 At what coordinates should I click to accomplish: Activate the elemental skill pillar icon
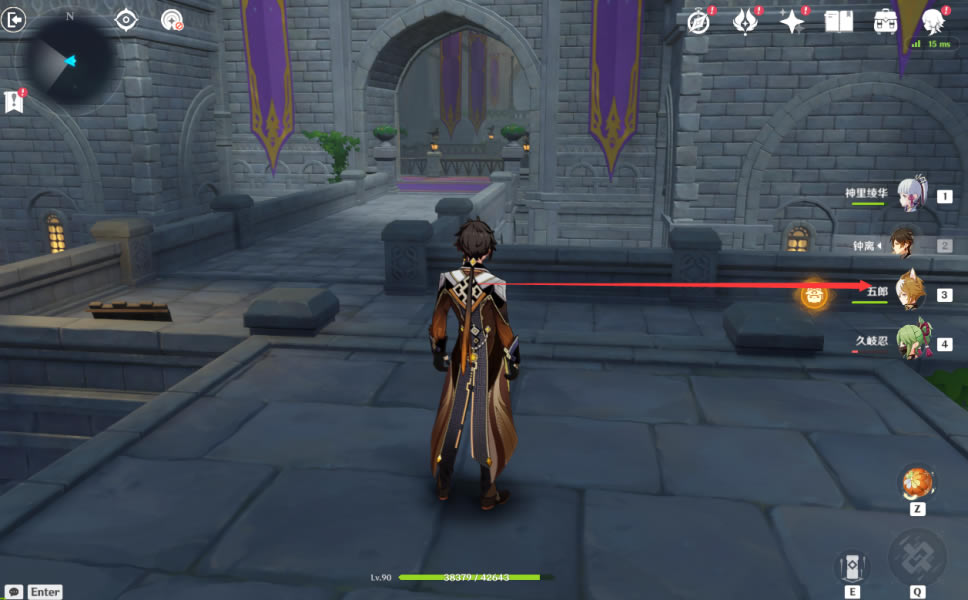pos(852,567)
